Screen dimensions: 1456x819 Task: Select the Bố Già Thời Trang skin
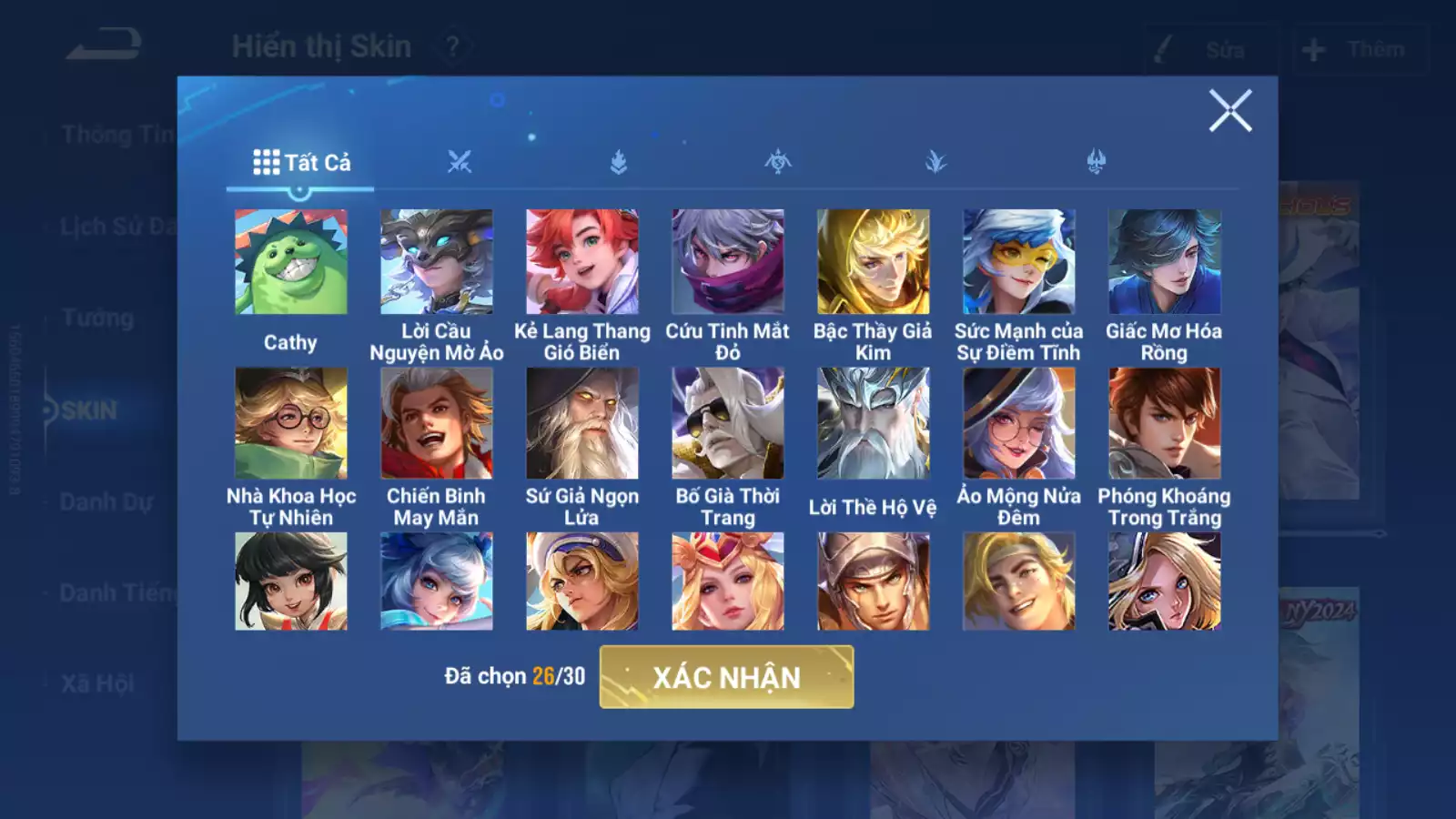pos(725,423)
